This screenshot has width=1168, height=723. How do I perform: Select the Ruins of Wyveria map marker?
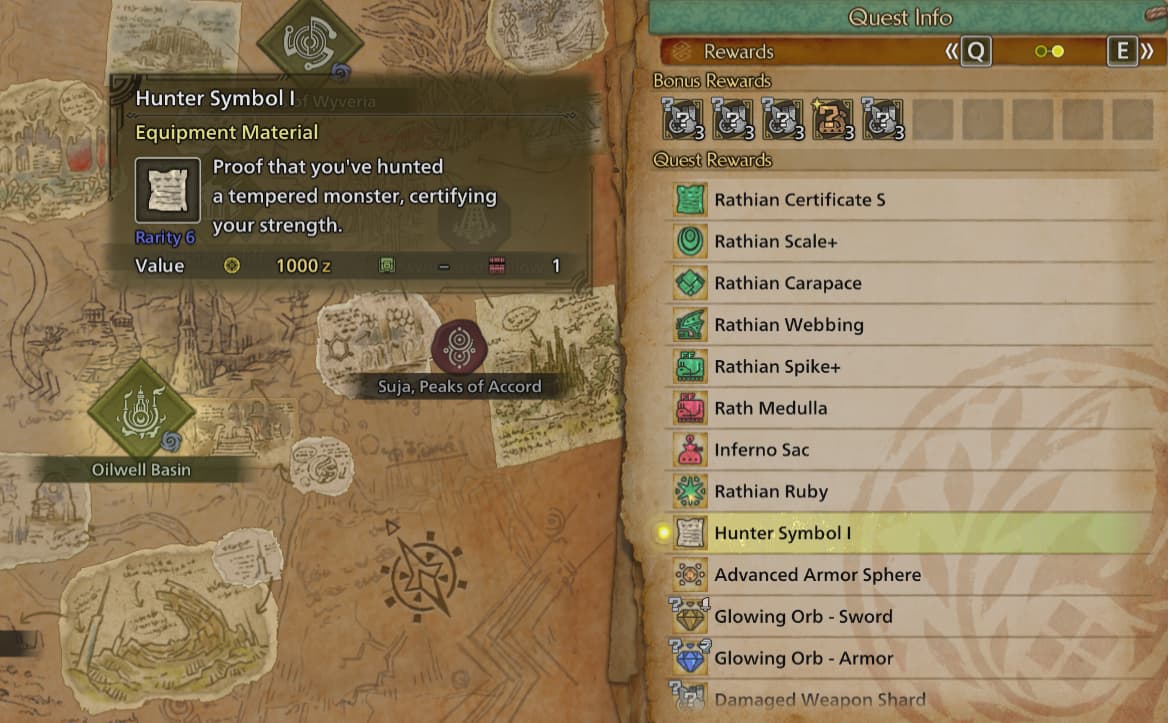[x=310, y=40]
